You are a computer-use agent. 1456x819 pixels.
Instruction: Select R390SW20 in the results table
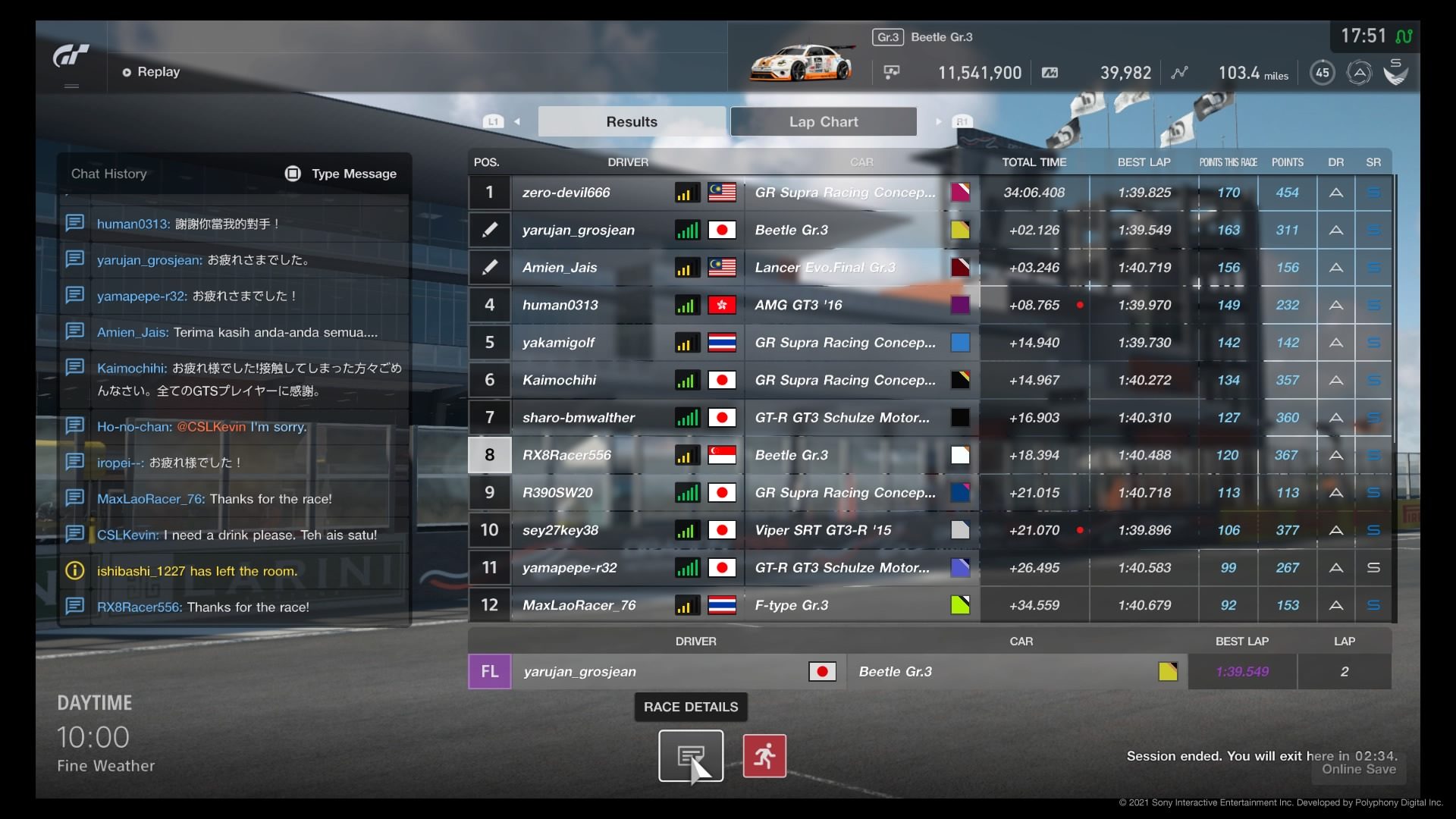click(557, 493)
